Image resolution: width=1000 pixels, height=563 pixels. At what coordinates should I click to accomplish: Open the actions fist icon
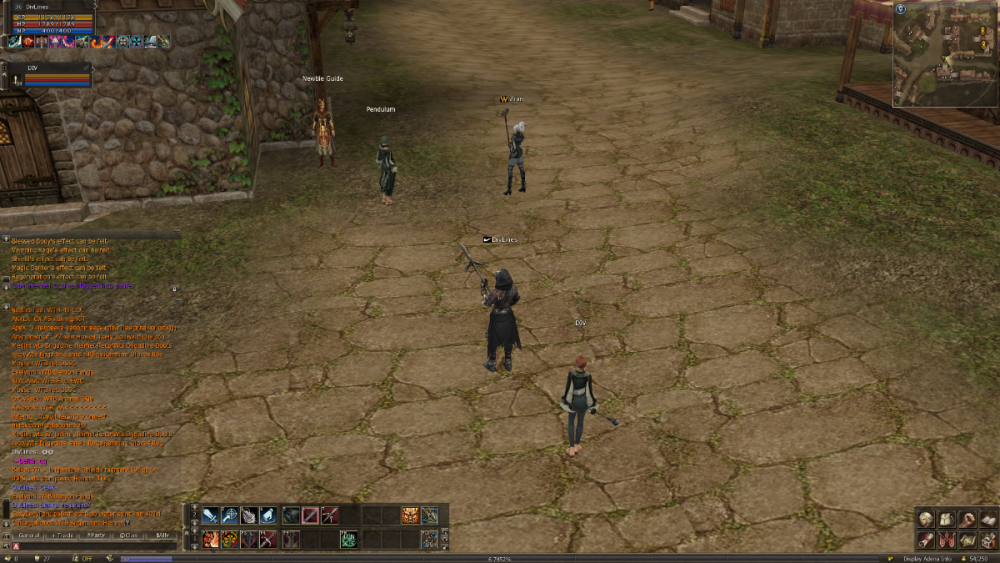[x=967, y=519]
